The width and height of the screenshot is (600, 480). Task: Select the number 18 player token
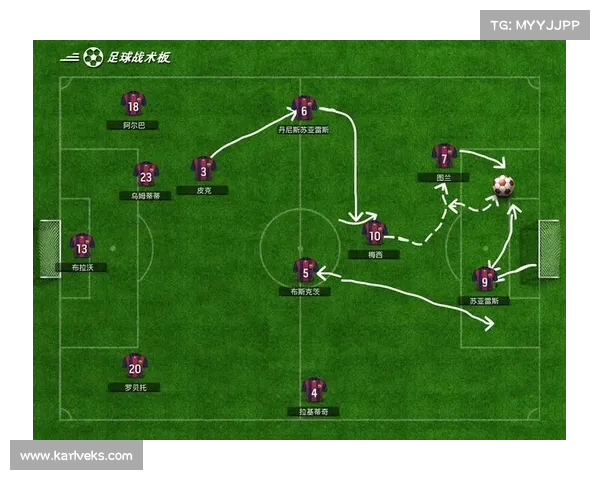(x=132, y=104)
